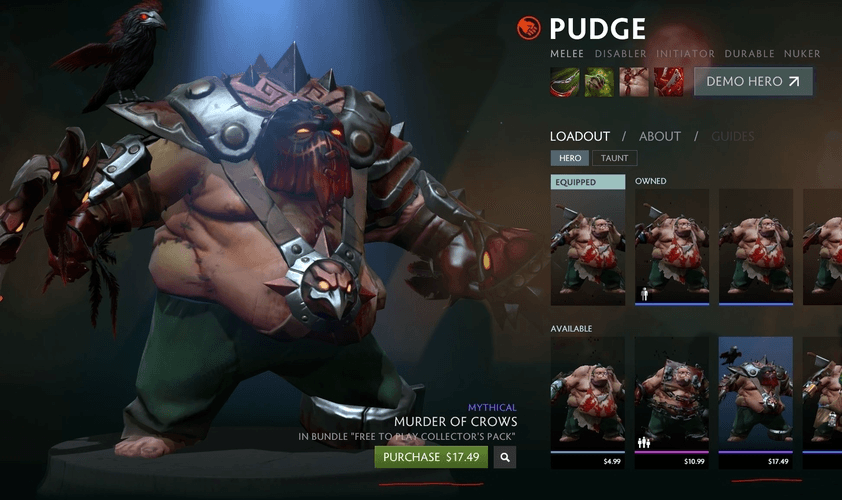The width and height of the screenshot is (842, 500).
Task: Click the Dismember ability icon
Action: 669,82
